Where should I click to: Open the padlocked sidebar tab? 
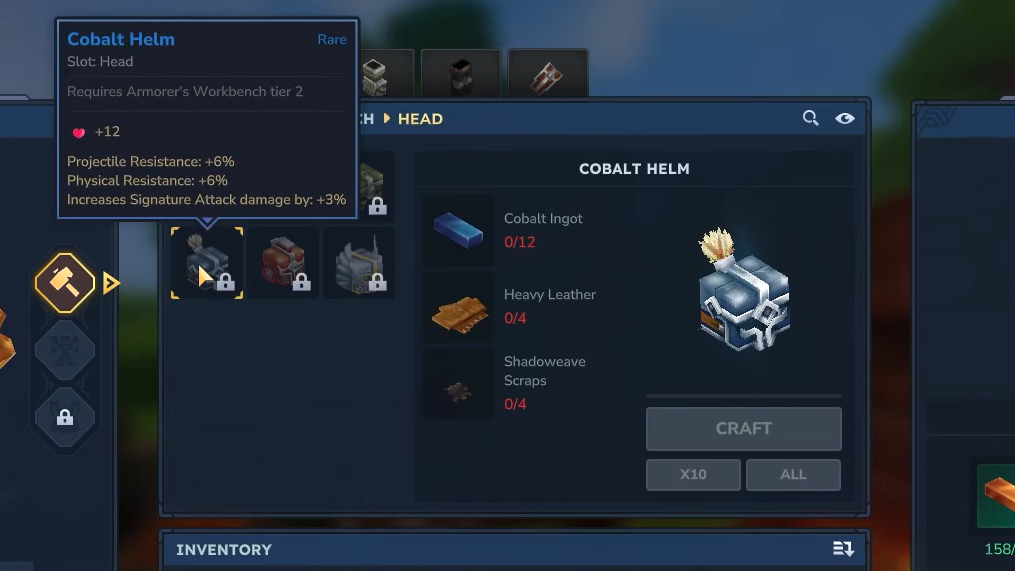(65, 416)
